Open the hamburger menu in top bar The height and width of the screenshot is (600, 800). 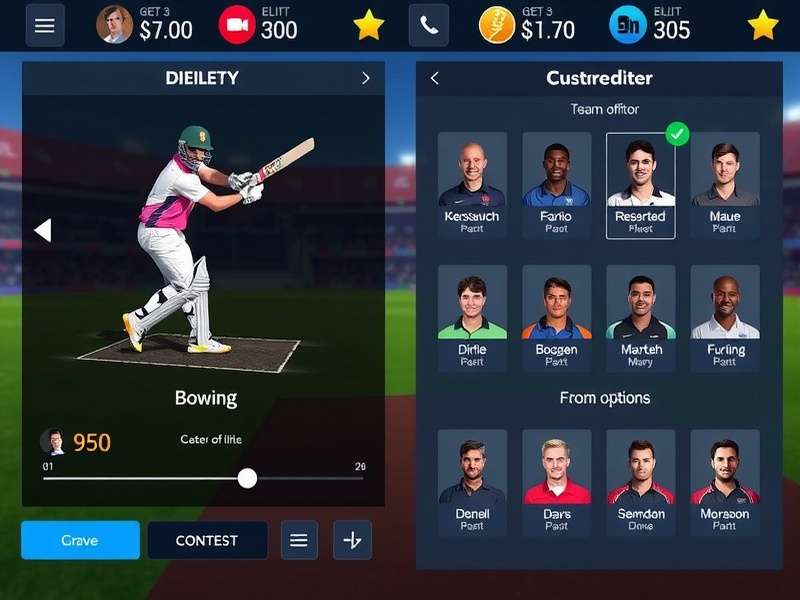[45, 26]
